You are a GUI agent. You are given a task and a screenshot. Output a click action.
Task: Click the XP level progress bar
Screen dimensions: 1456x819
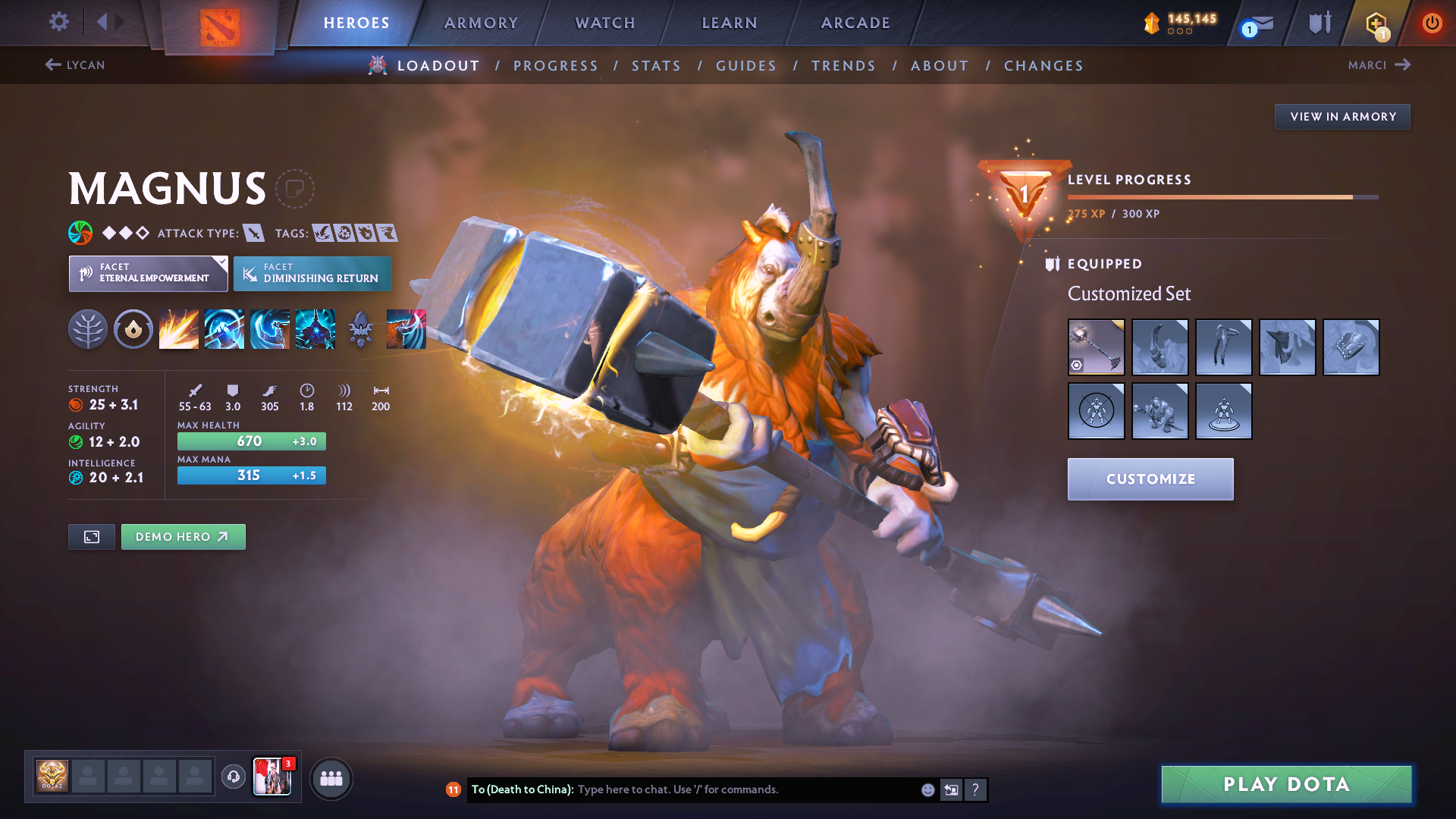[1221, 196]
